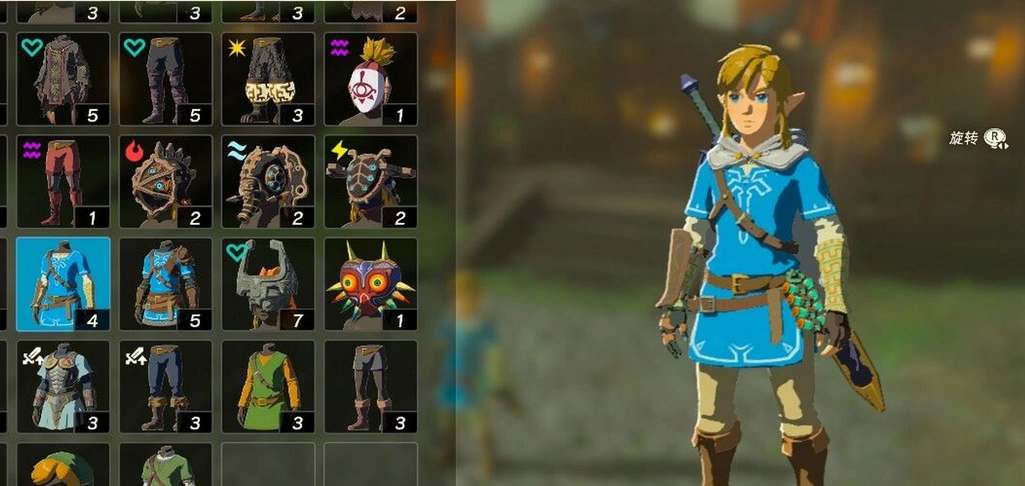The height and width of the screenshot is (486, 1025).
Task: Choose the Majora's Mask headgear
Action: click(370, 284)
